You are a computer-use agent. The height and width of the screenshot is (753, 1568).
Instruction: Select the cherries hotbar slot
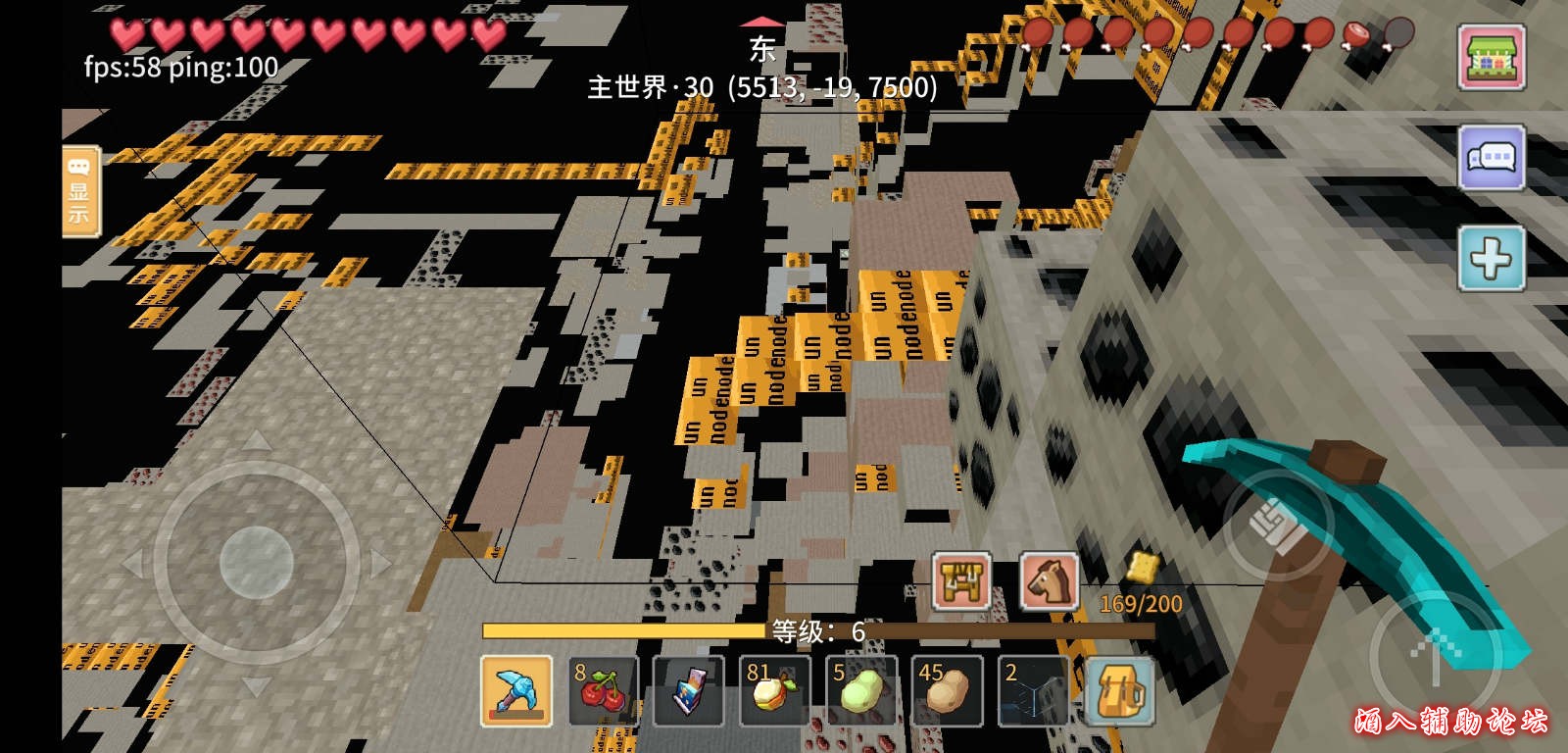(603, 691)
